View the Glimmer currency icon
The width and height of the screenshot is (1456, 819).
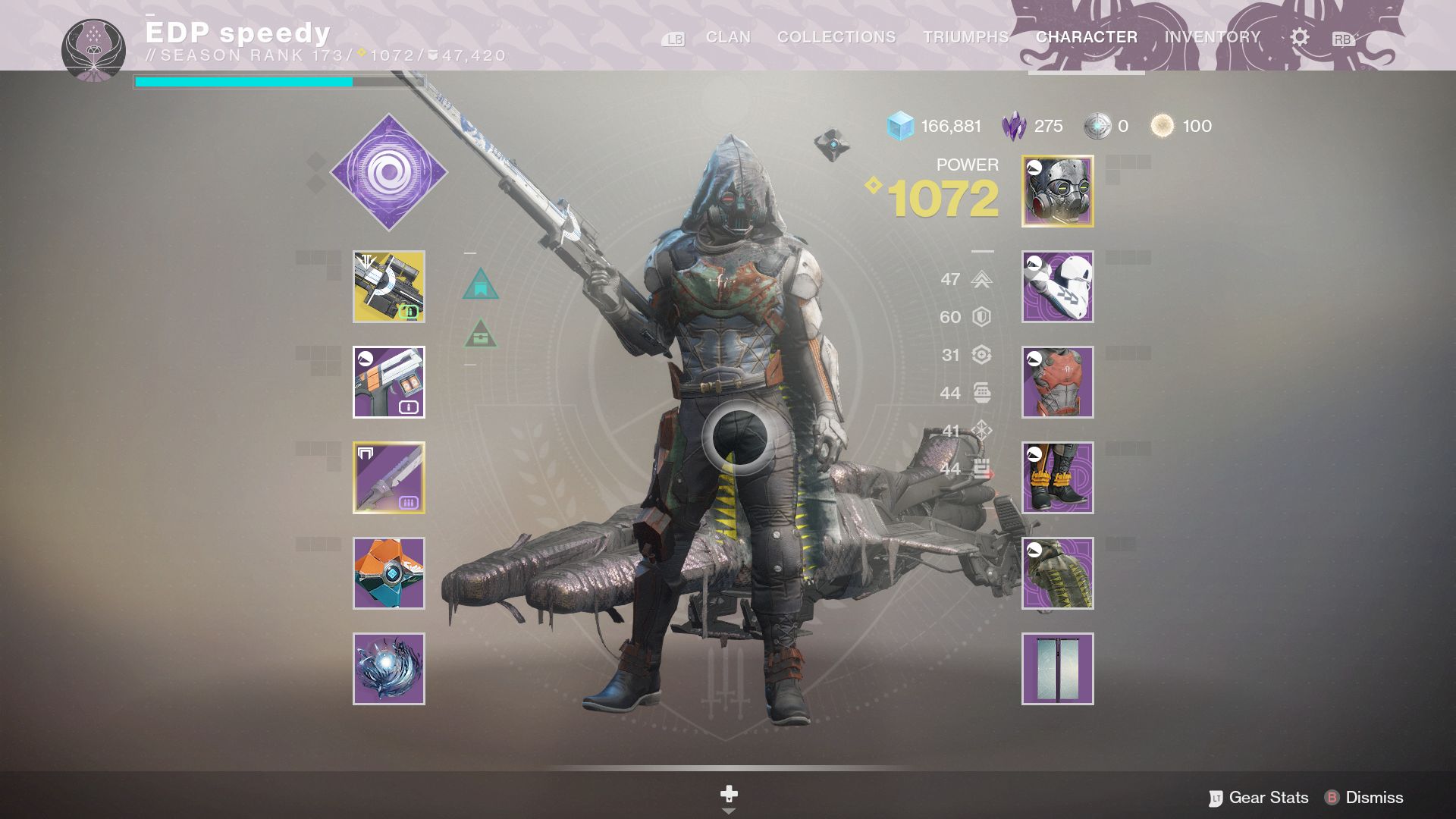[899, 126]
